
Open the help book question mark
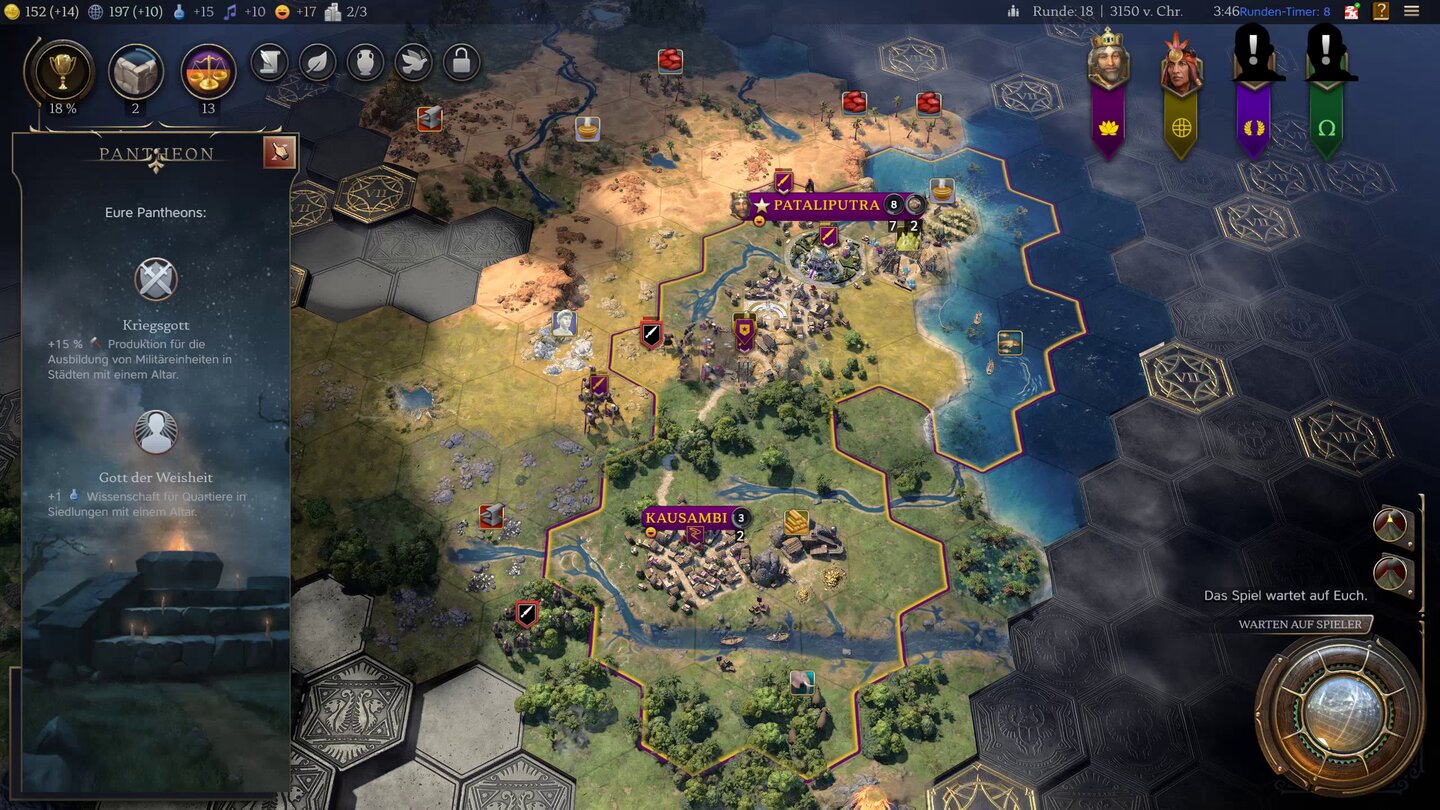click(x=1381, y=12)
